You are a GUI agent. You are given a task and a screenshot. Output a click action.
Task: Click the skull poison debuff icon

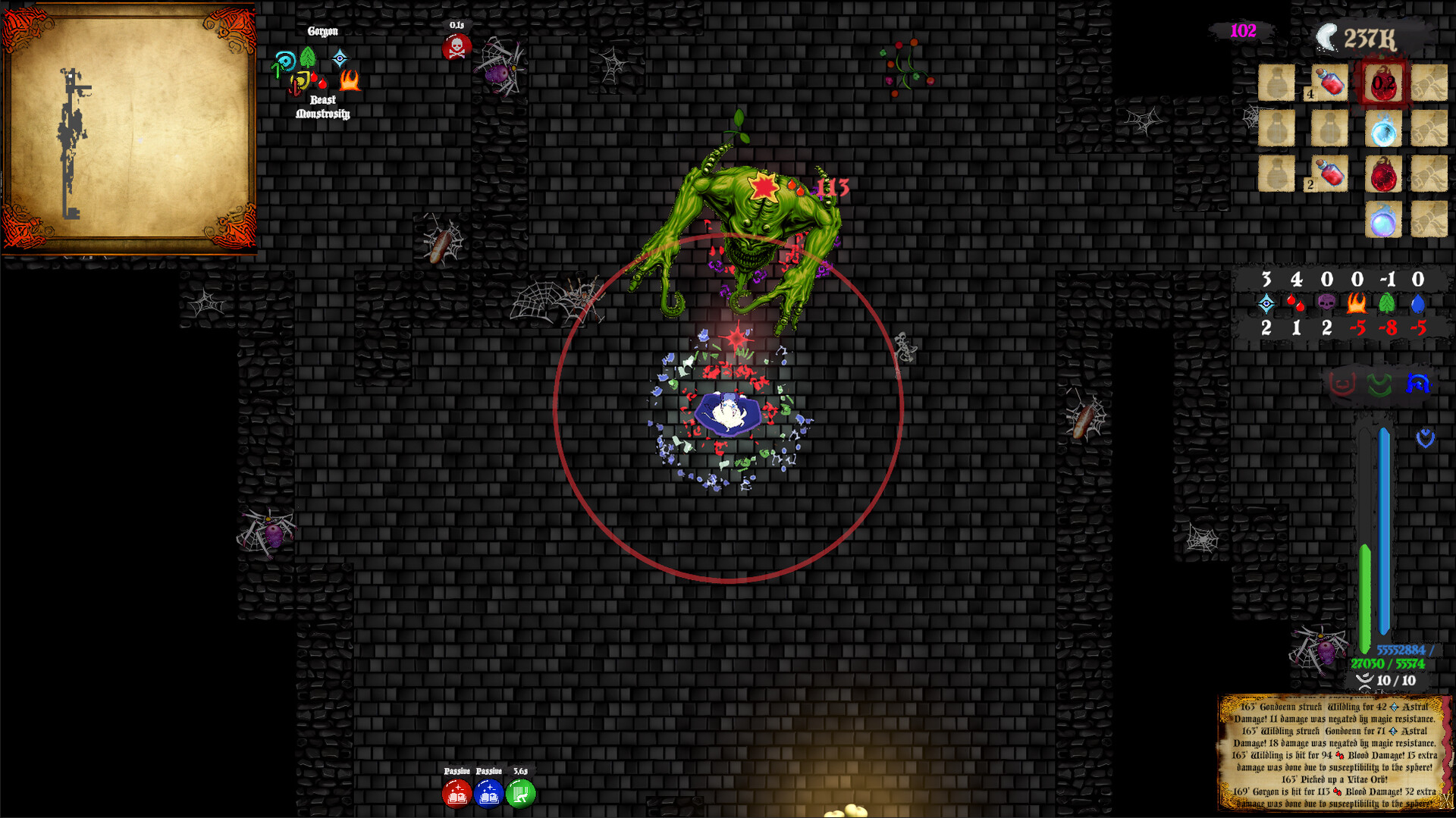click(x=455, y=46)
